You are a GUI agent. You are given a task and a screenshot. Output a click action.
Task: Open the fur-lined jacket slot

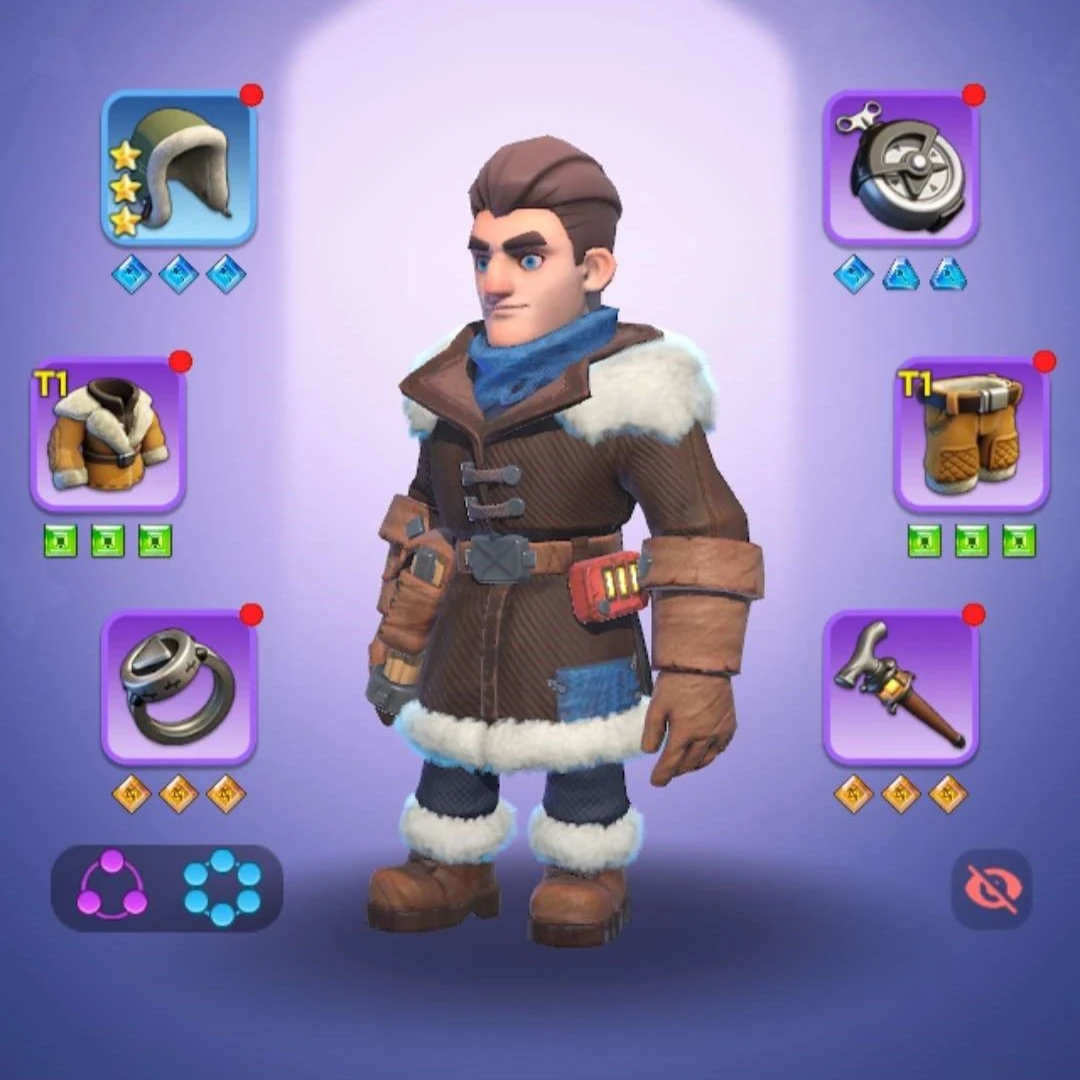pyautogui.click(x=108, y=435)
